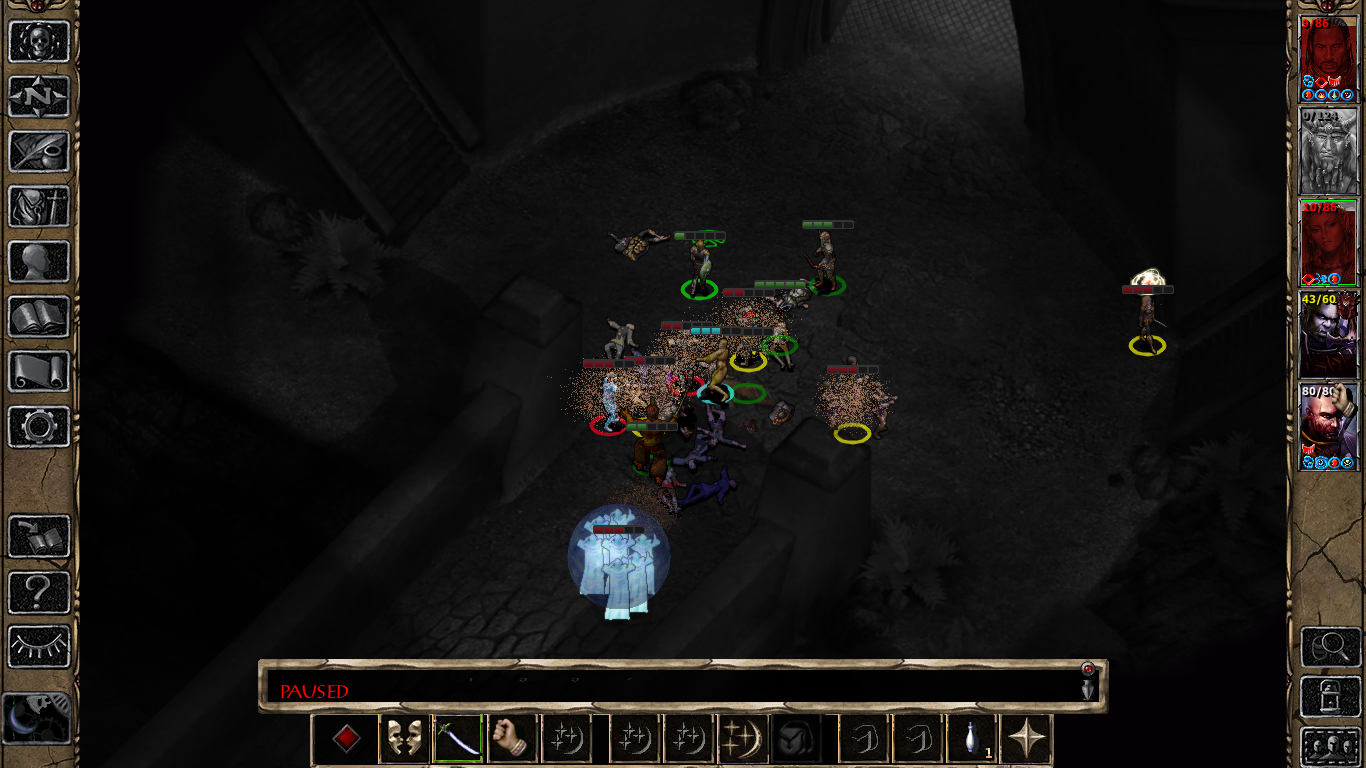Screen dimensions: 1366x768
Task: Open the mage spellbook icon
Action: click(38, 317)
